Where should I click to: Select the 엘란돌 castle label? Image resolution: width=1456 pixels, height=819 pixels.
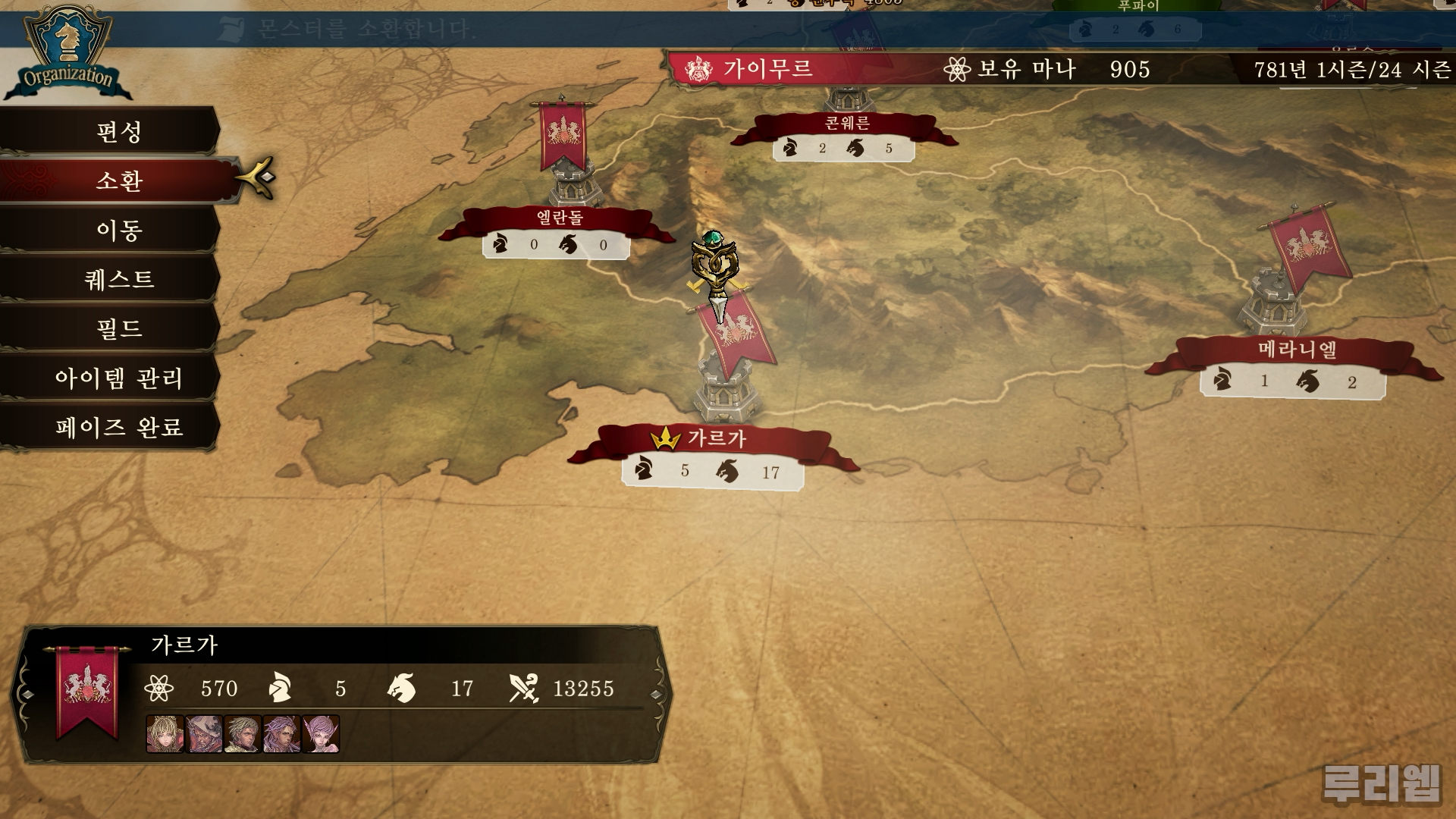pos(560,218)
